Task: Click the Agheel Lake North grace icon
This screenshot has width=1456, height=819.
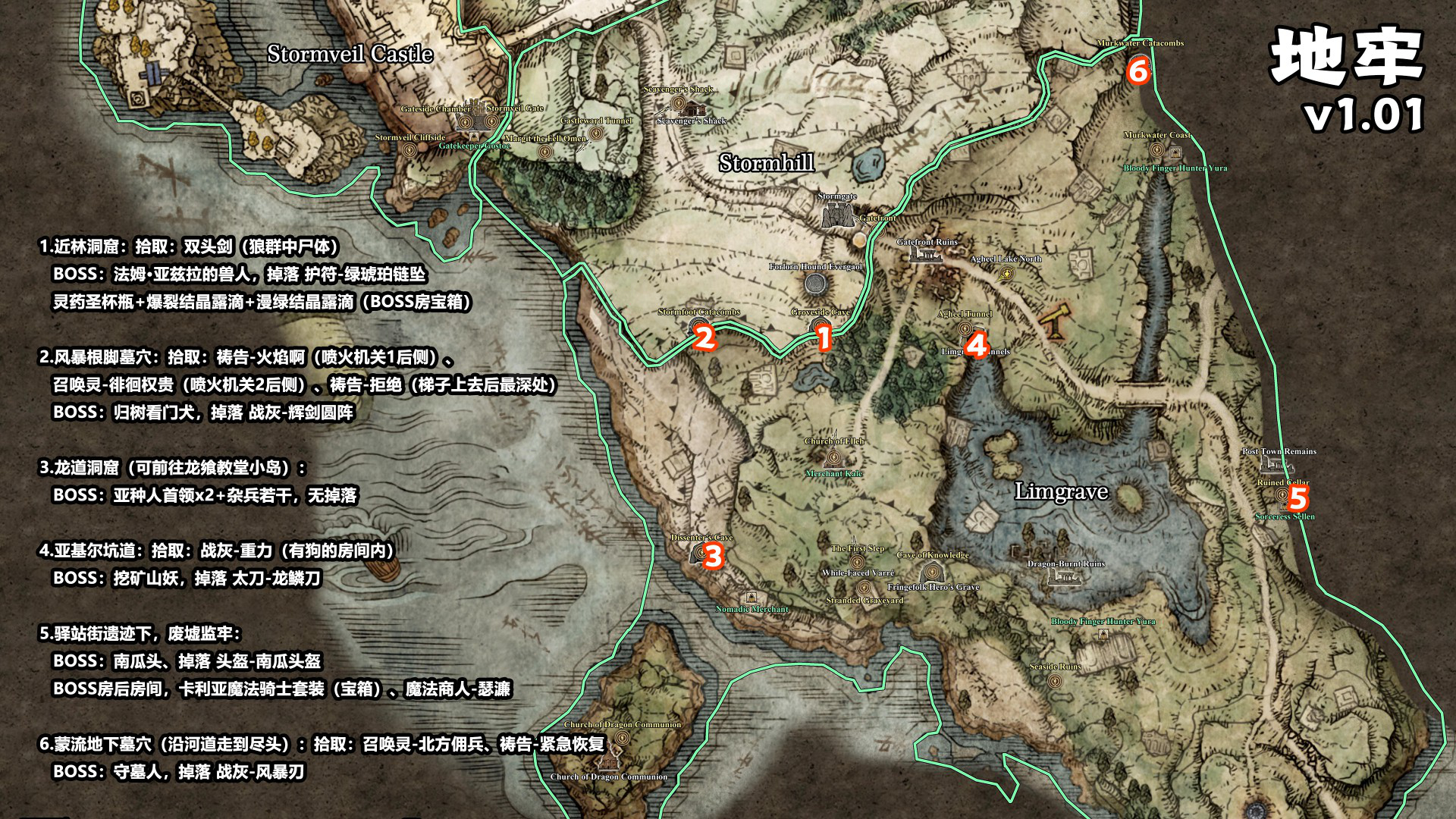Action: [x=1006, y=275]
